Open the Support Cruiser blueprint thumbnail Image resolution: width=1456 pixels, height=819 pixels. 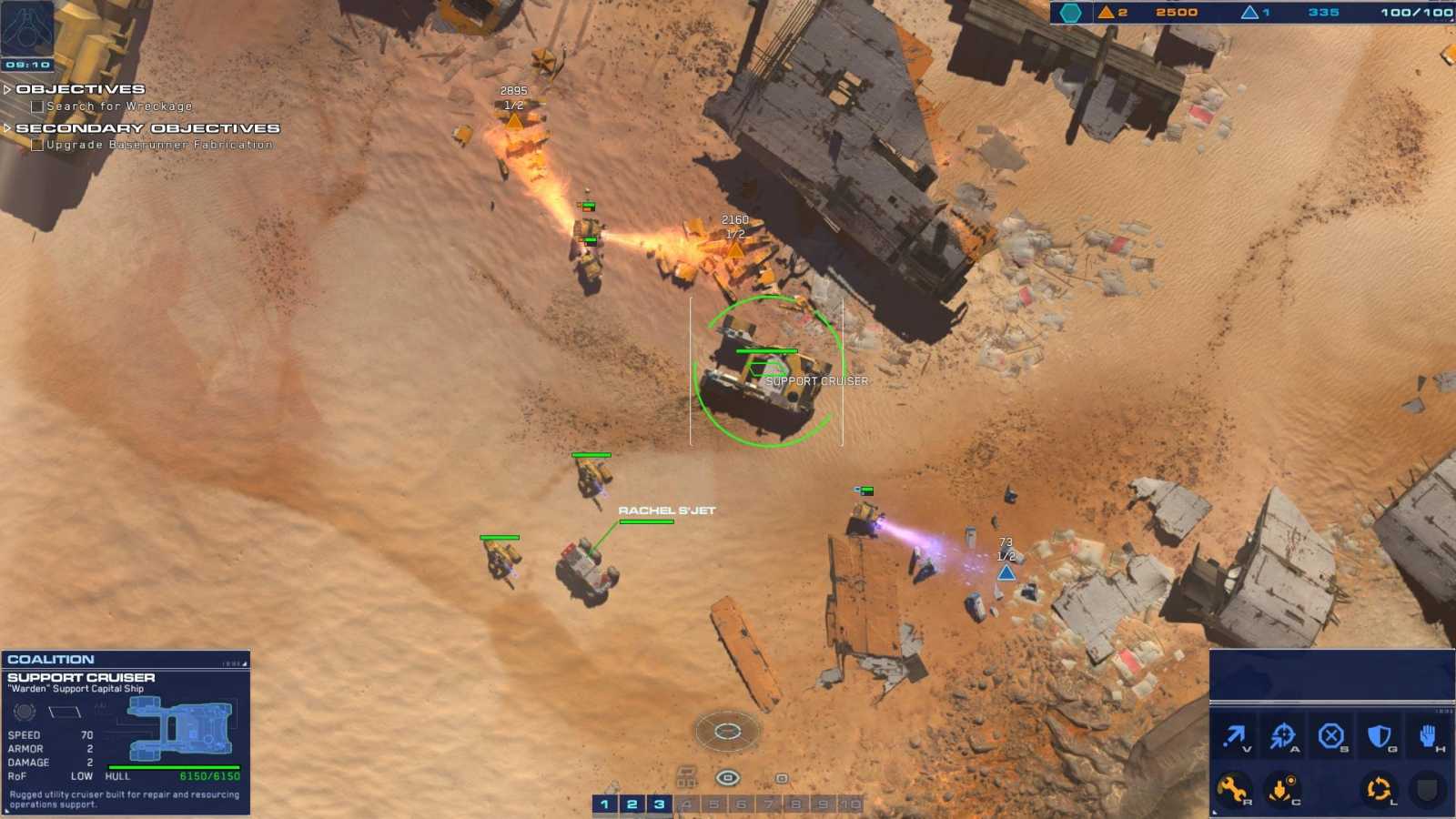pyautogui.click(x=177, y=728)
